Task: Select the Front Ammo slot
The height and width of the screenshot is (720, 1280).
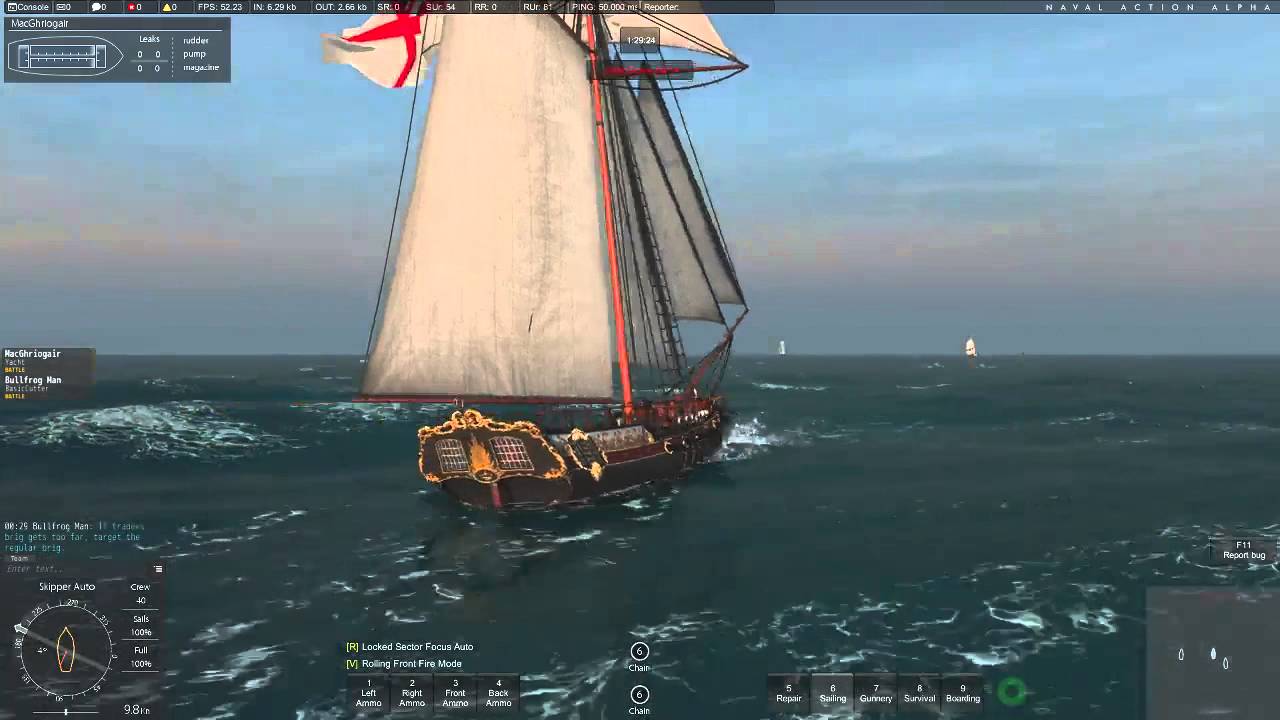Action: click(455, 693)
